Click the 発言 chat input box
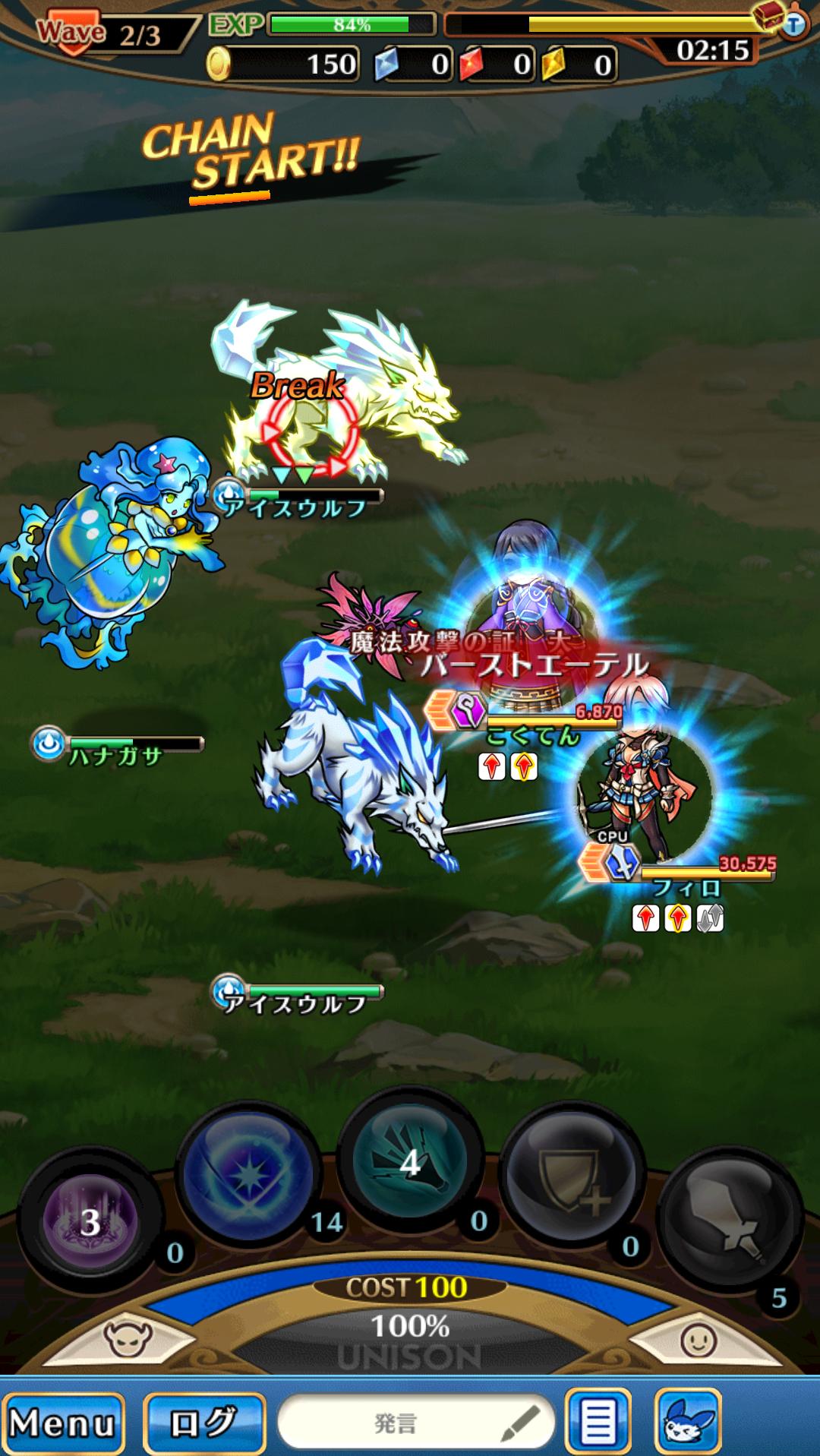 pyautogui.click(x=416, y=1423)
